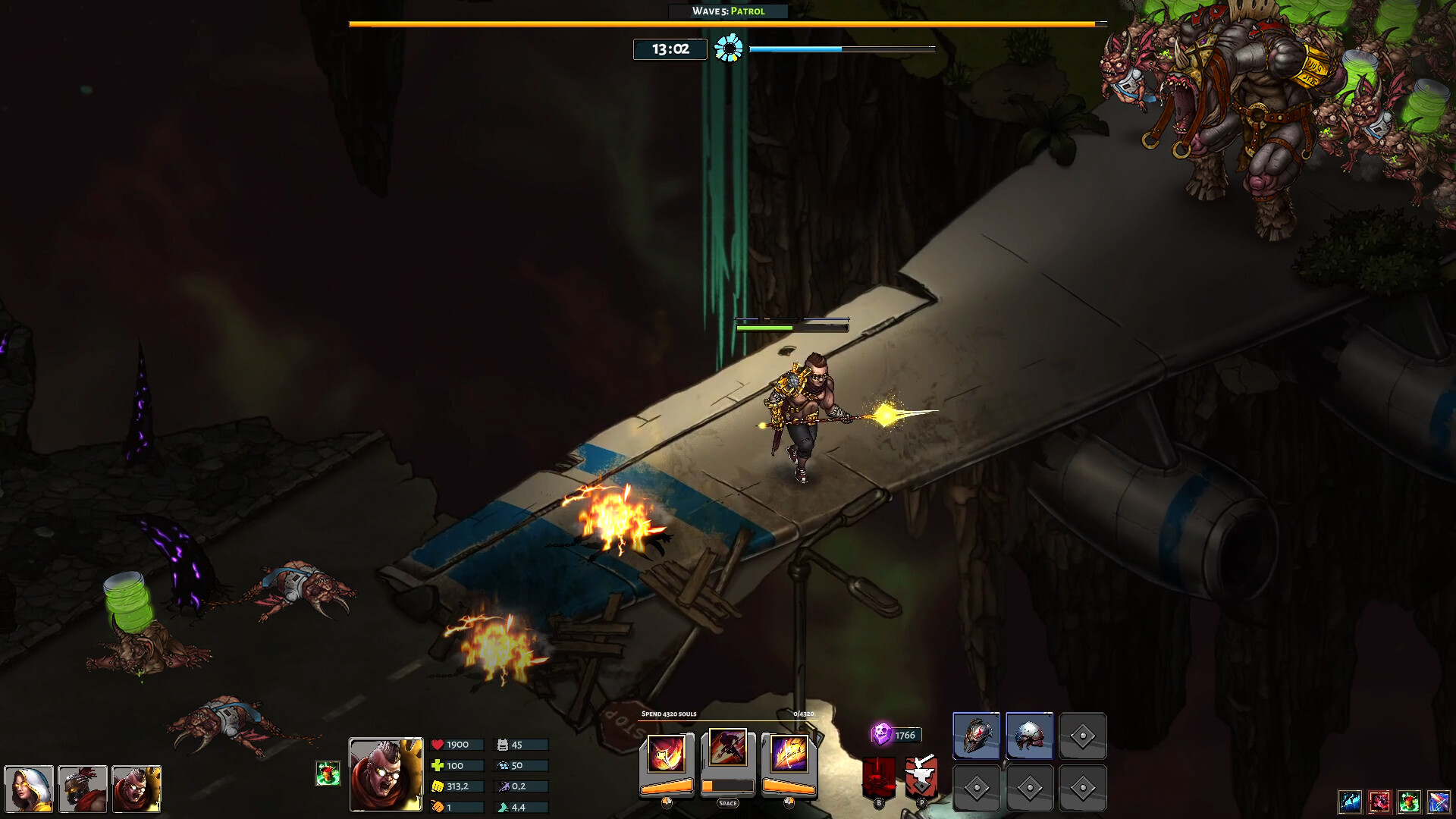Select the white-hooded woman hero portrait

point(29,789)
